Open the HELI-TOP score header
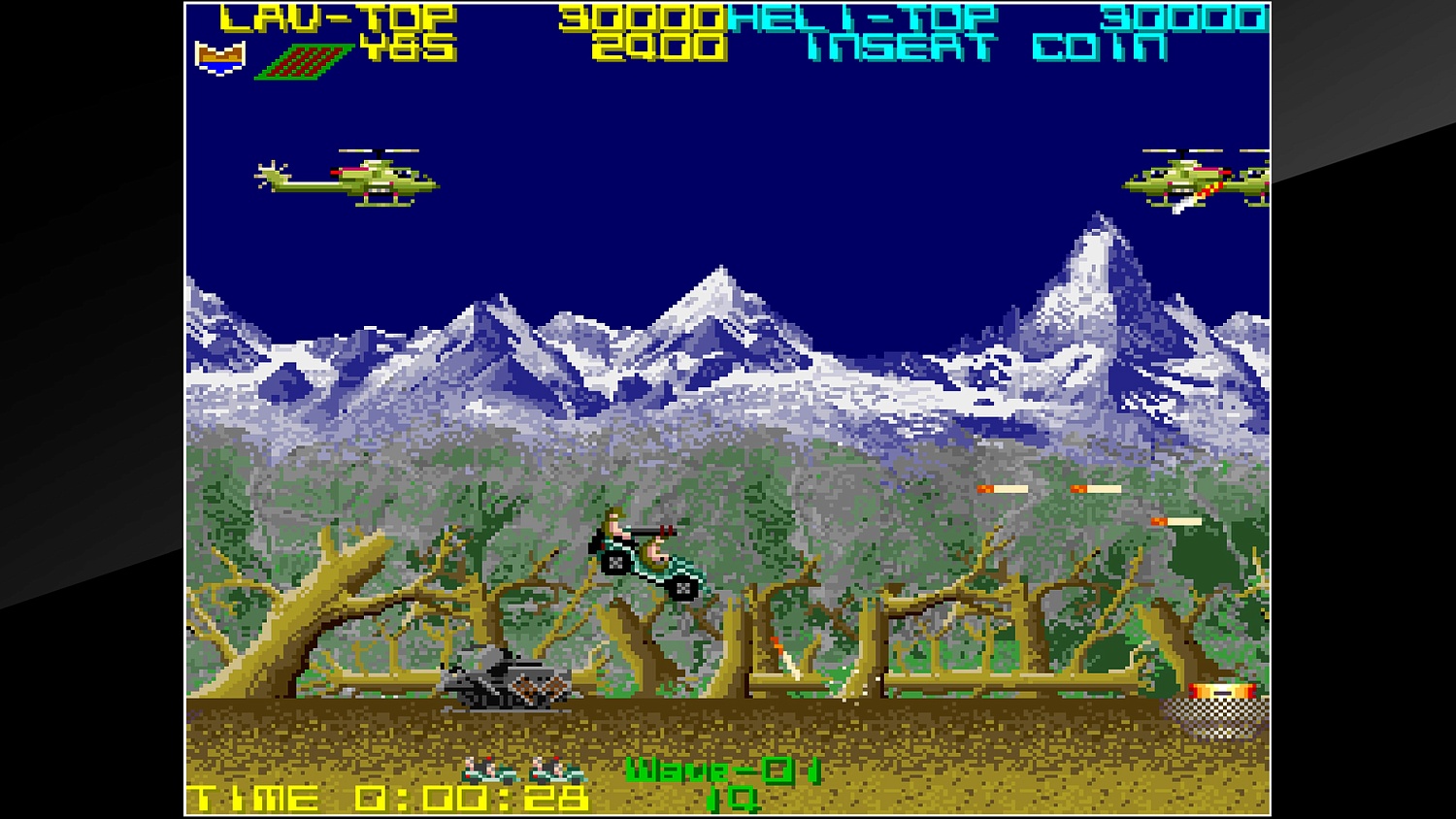Screen dimensions: 1456x819 pos(859,16)
